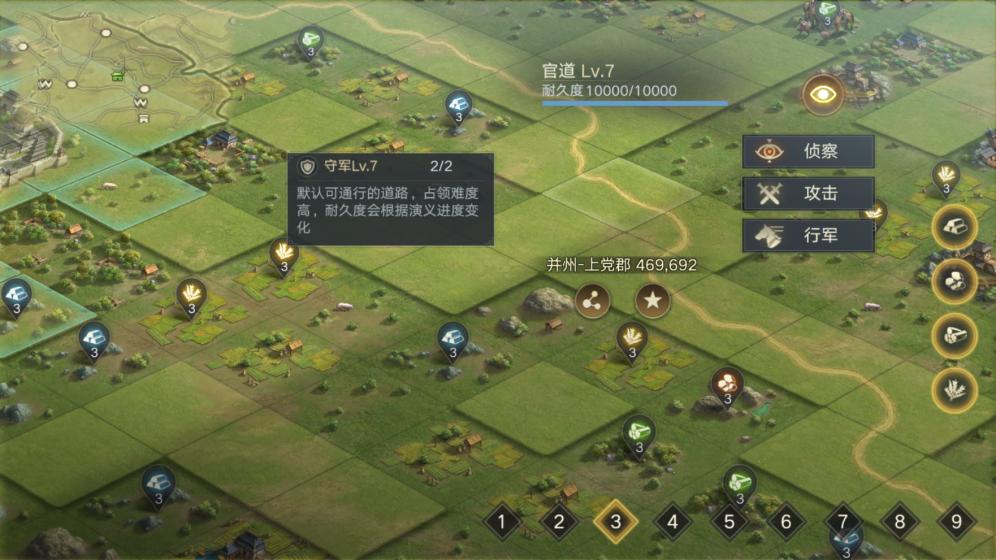996x560 pixels.
Task: Toggle the golden eye visibility icon
Action: pos(824,94)
